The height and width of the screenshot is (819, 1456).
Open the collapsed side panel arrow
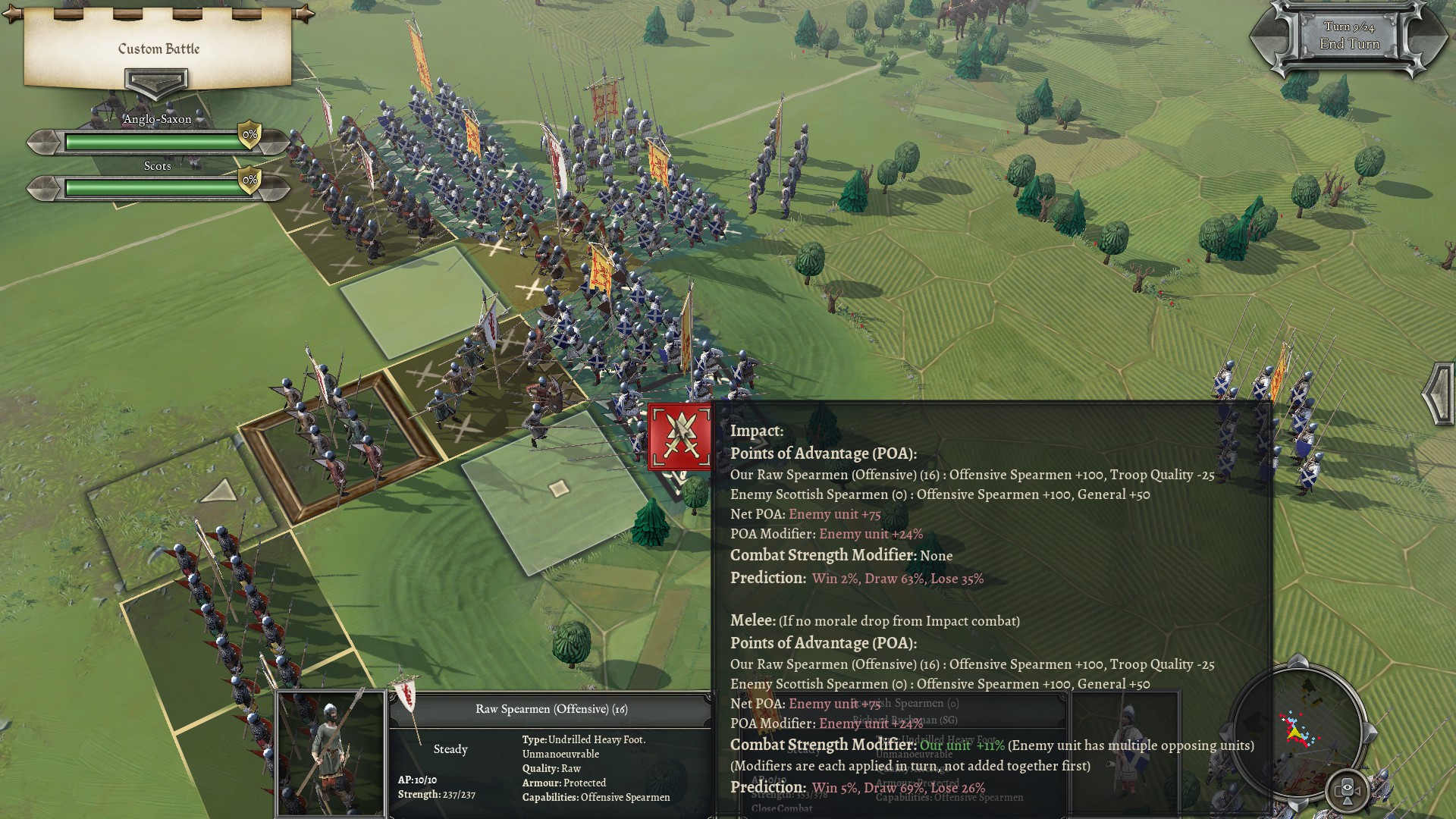click(x=1439, y=394)
